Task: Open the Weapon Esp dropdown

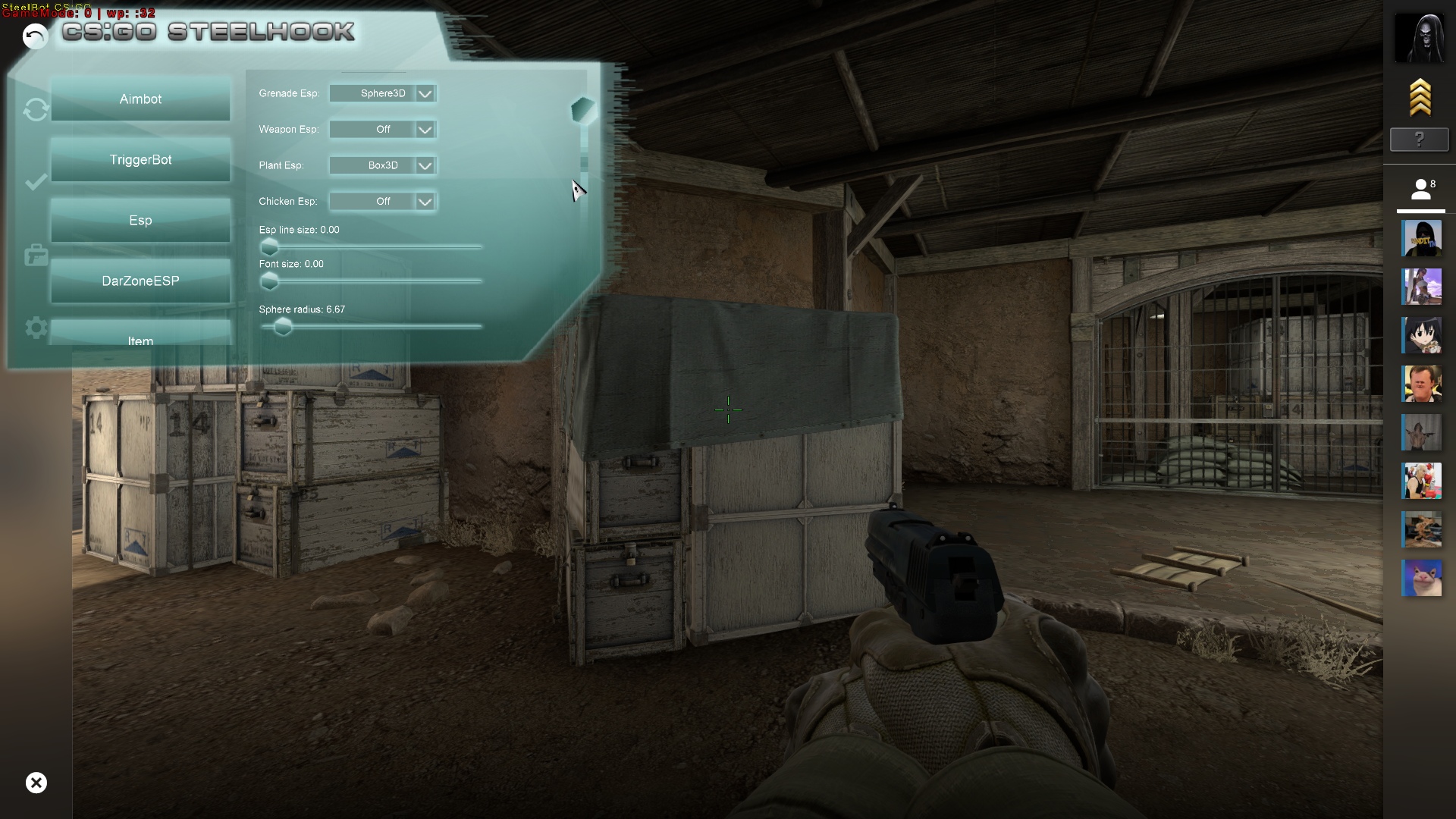Action: (x=425, y=130)
